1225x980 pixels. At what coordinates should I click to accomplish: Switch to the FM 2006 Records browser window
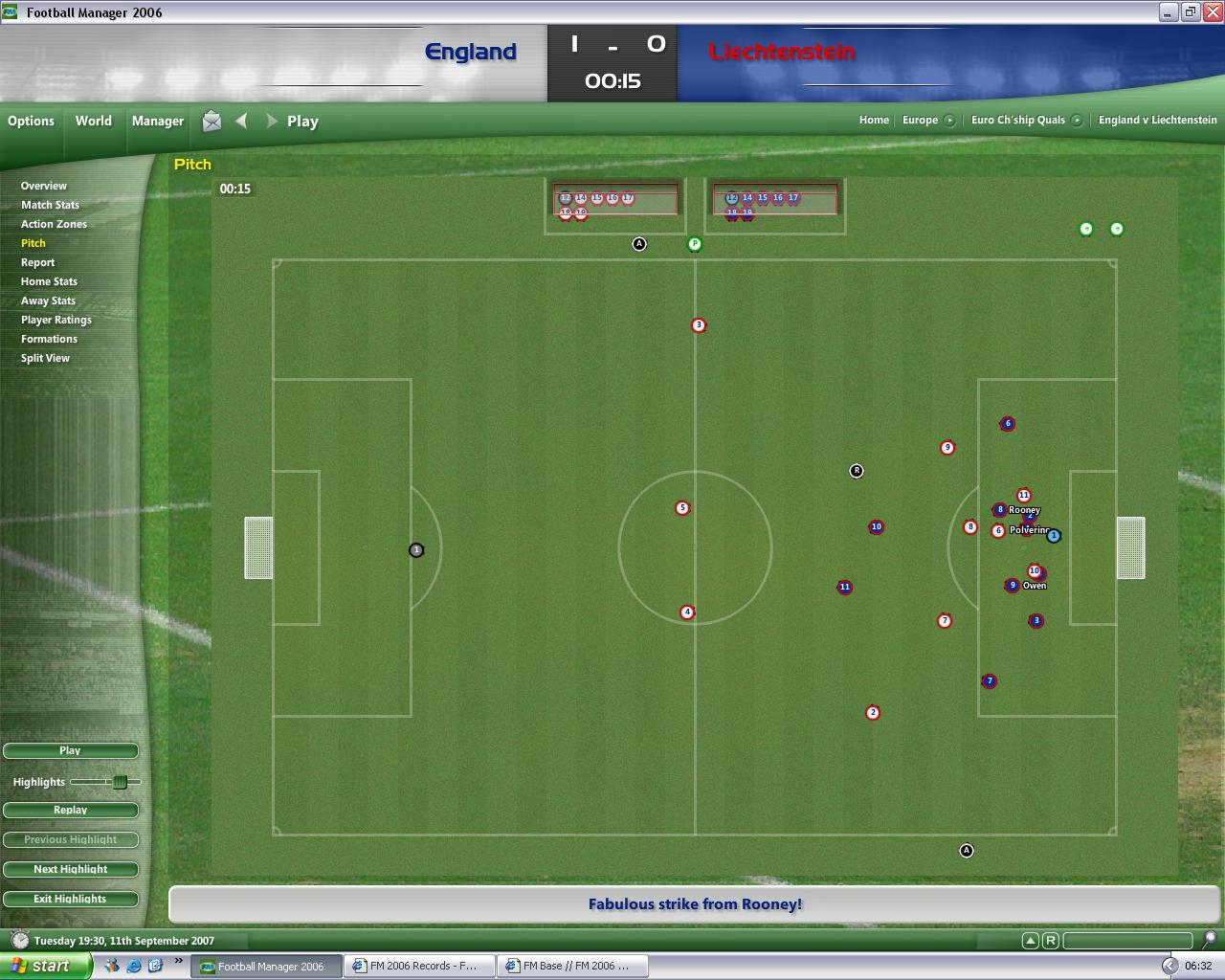coord(418,966)
